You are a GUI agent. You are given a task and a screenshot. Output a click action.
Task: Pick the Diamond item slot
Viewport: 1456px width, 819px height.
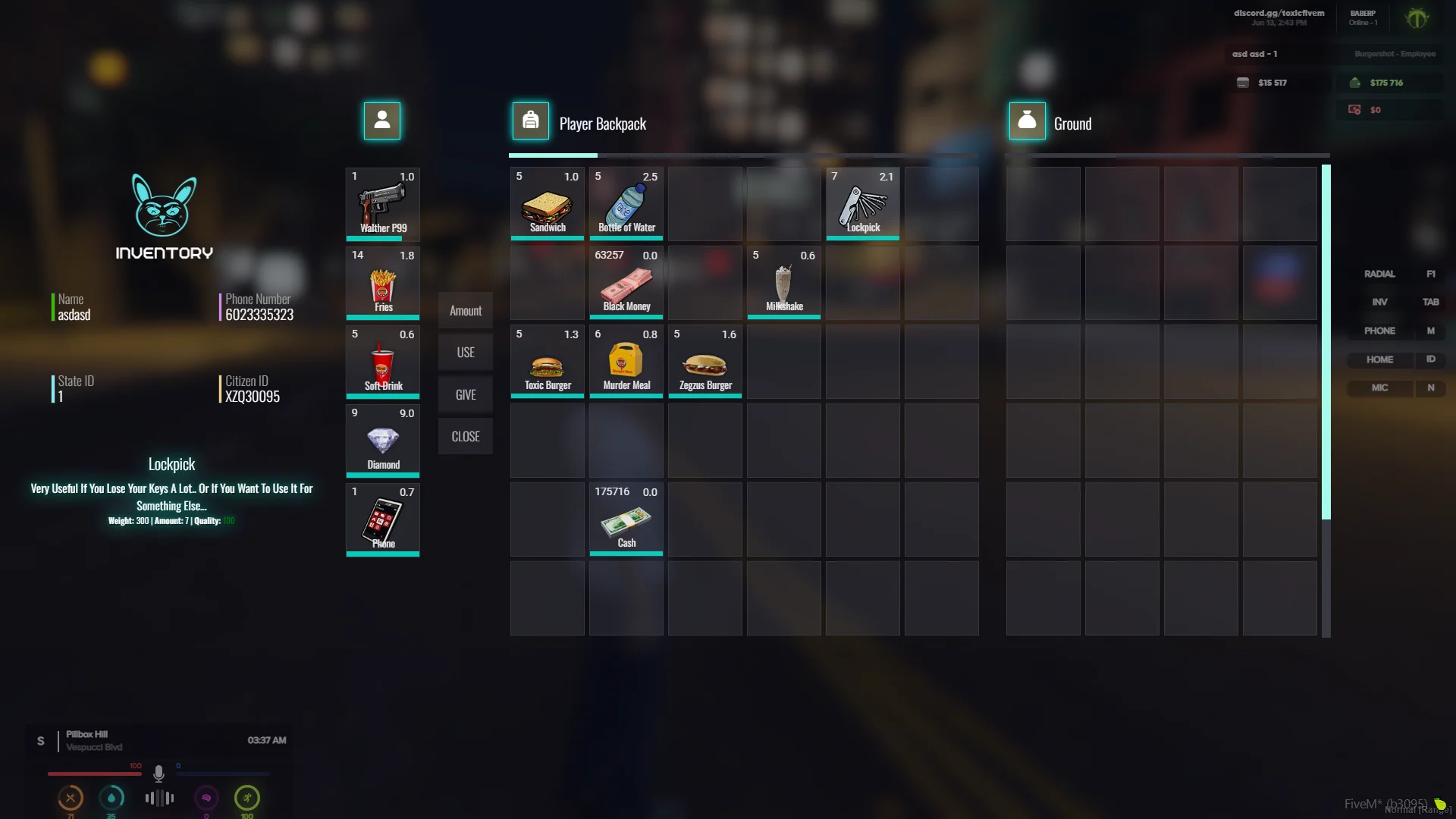click(383, 441)
